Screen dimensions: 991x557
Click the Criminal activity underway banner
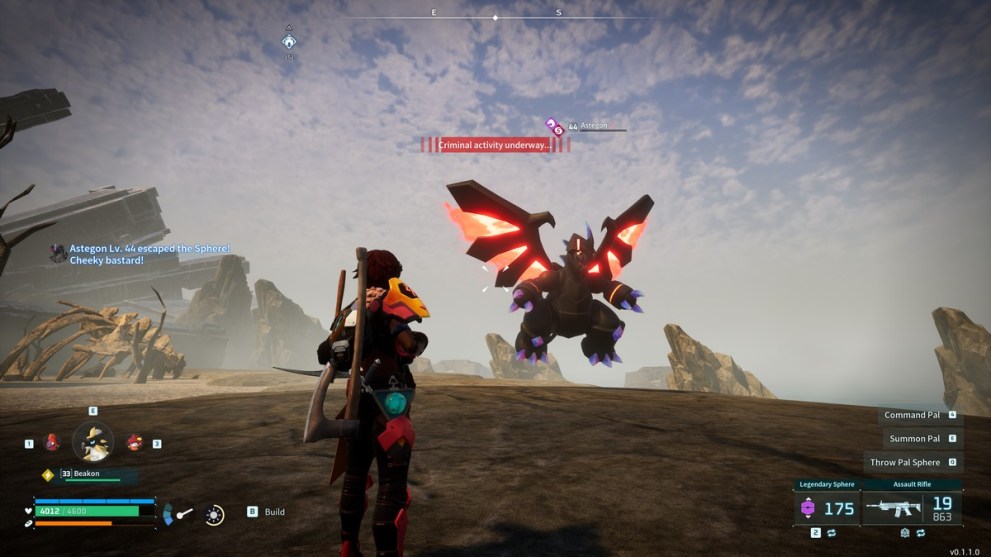point(495,145)
